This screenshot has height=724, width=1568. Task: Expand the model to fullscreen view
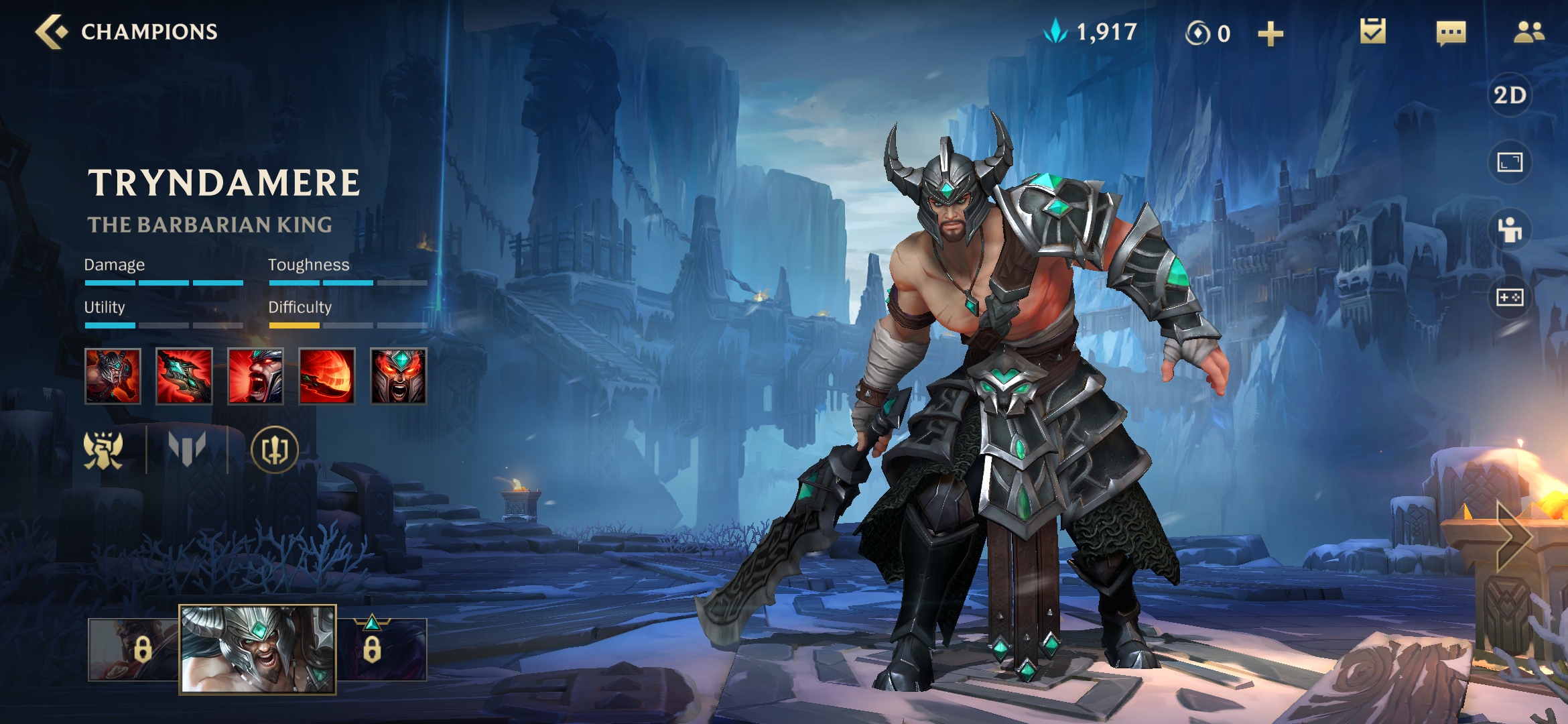pyautogui.click(x=1510, y=162)
